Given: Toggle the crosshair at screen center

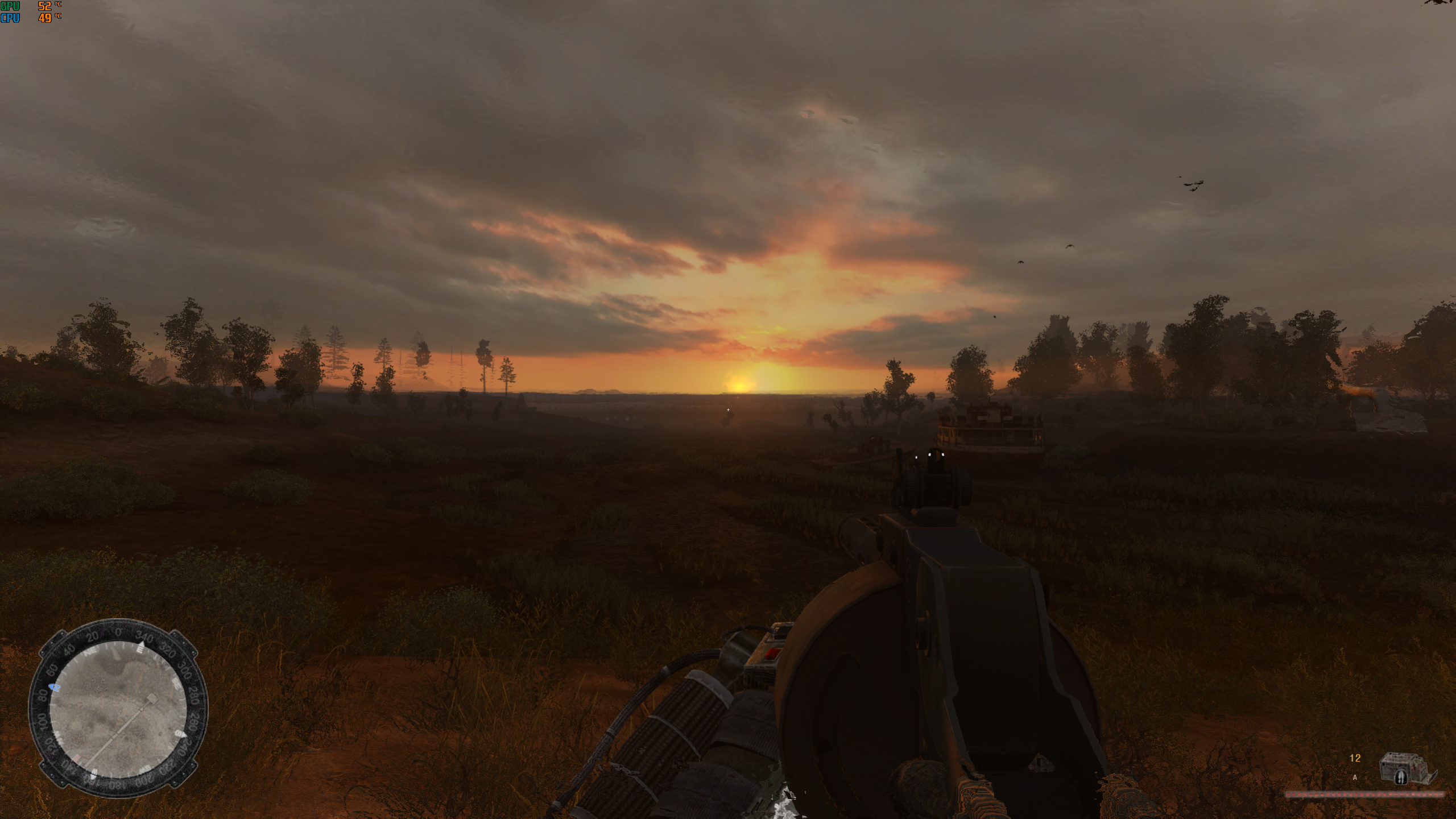Looking at the screenshot, I should [x=728, y=409].
